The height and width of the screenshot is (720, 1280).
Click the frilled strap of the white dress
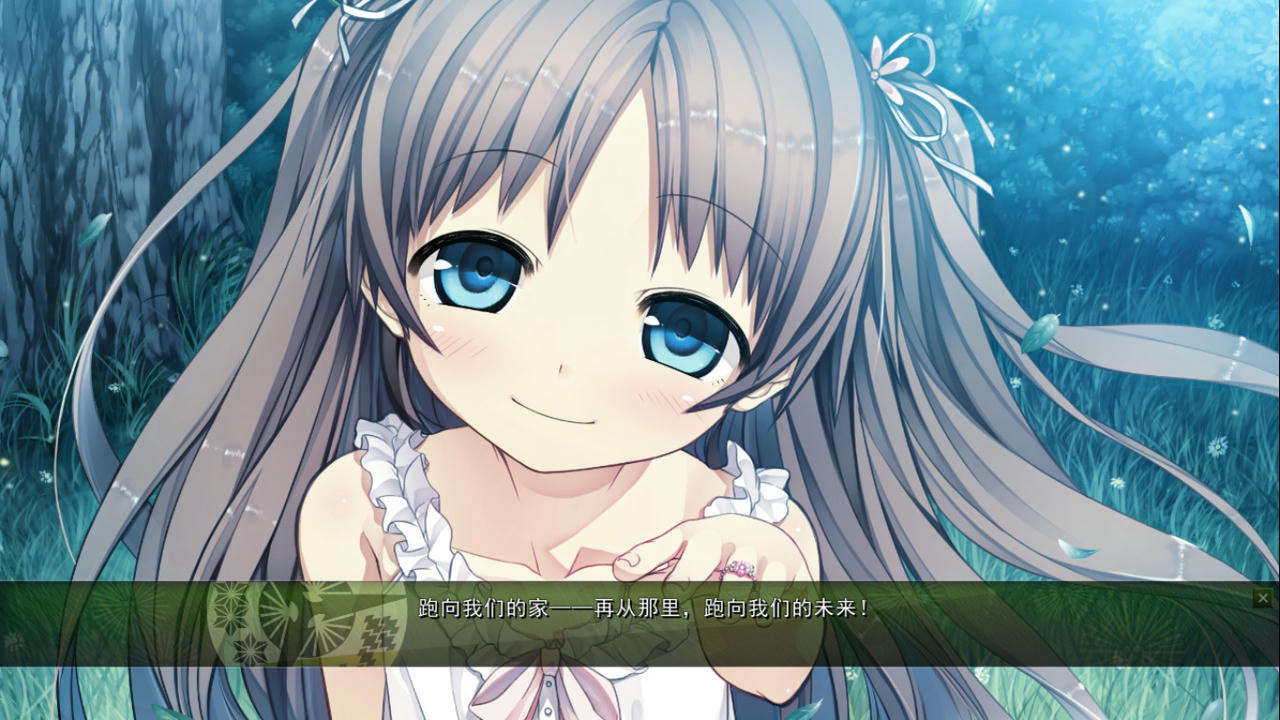tap(400, 490)
